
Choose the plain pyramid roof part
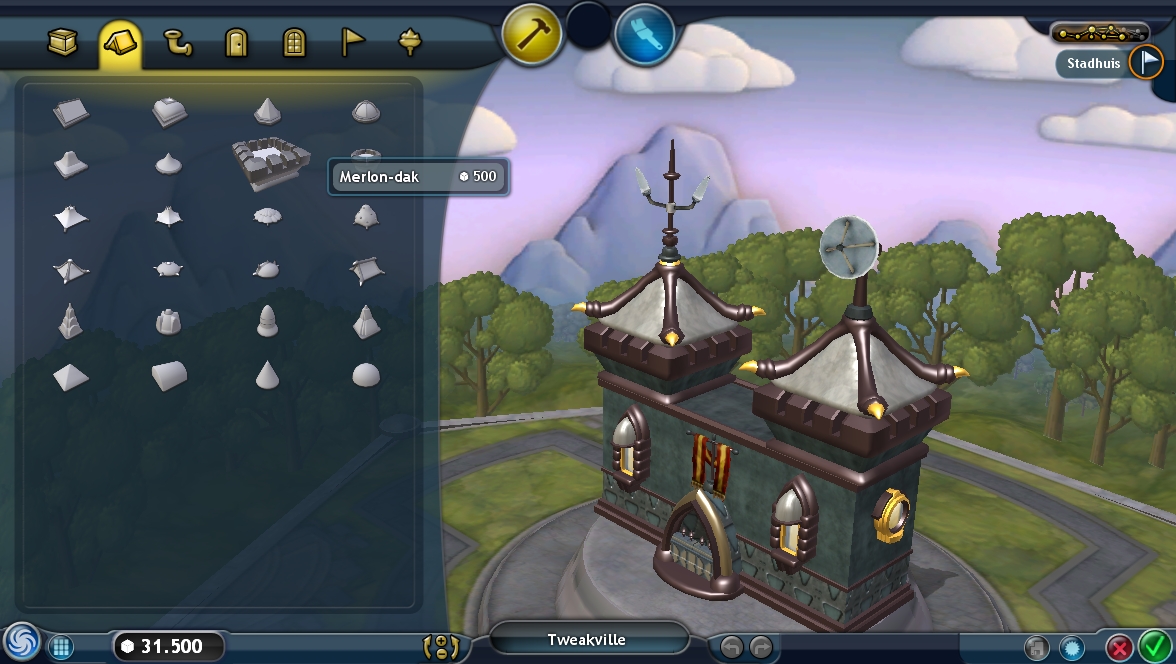click(71, 376)
